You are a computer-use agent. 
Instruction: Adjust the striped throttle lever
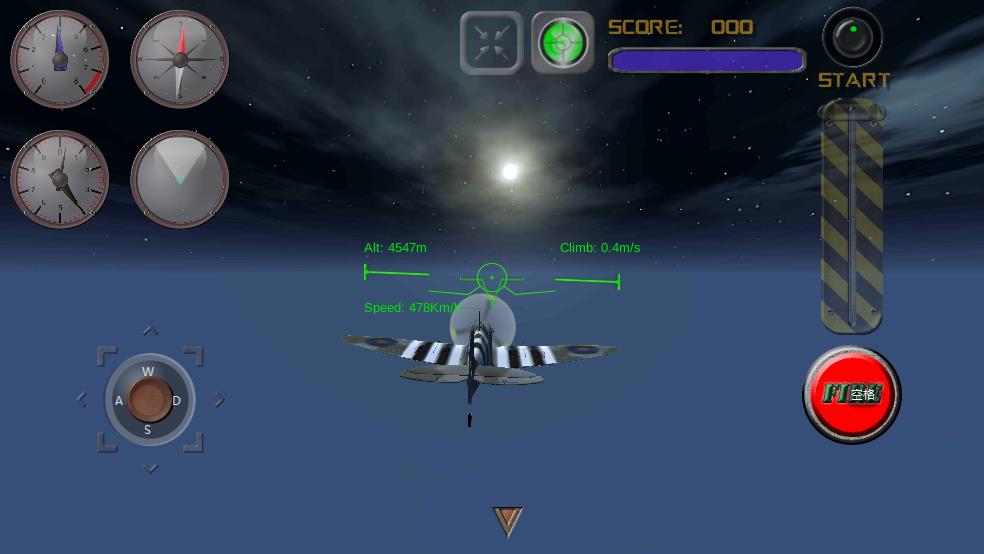pyautogui.click(x=851, y=215)
